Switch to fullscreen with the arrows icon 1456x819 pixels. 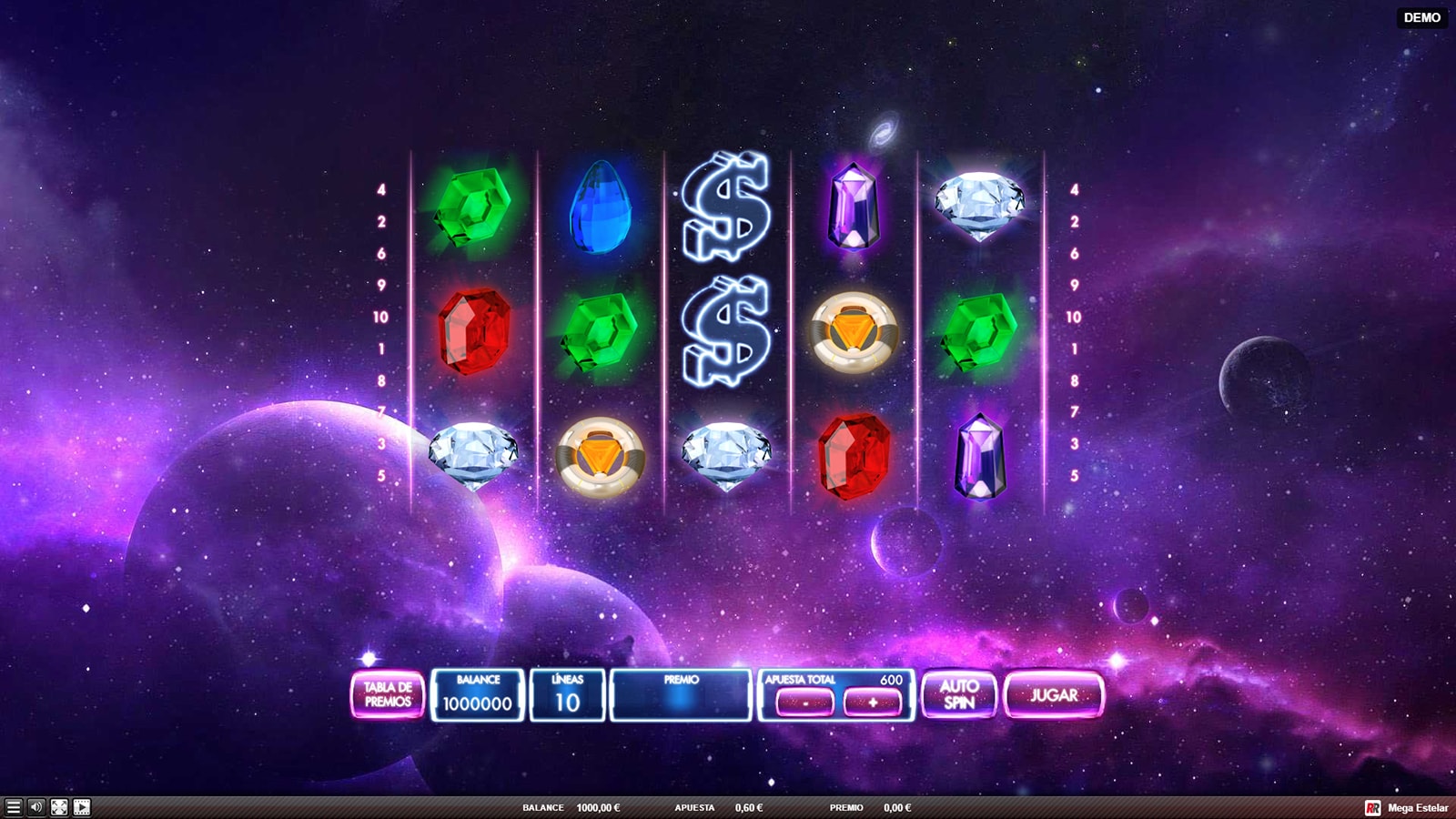59,807
